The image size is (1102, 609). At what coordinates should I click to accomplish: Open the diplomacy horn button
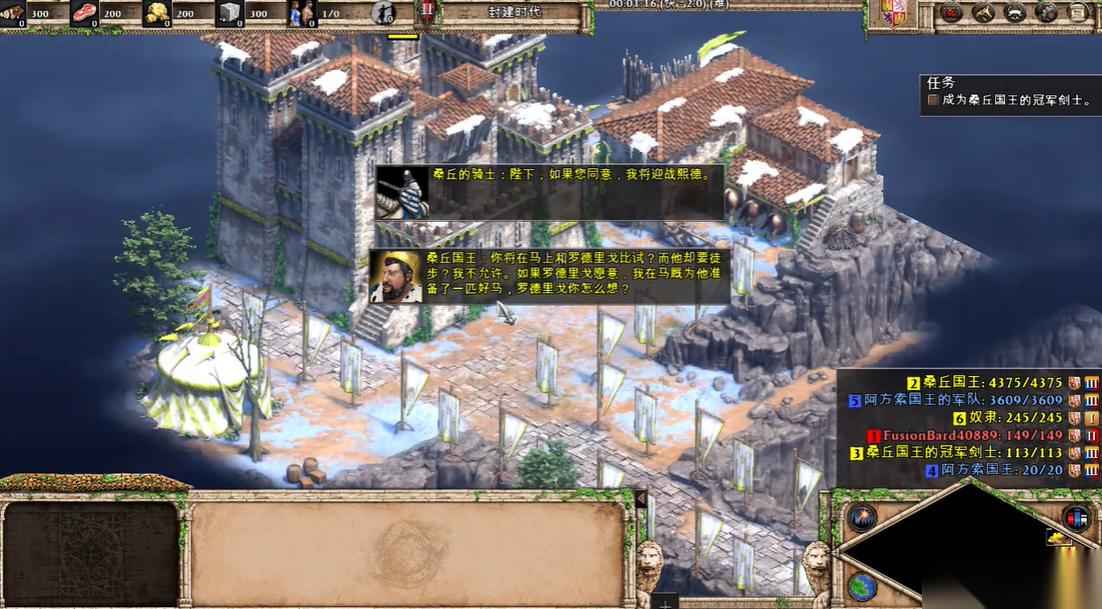pyautogui.click(x=984, y=13)
